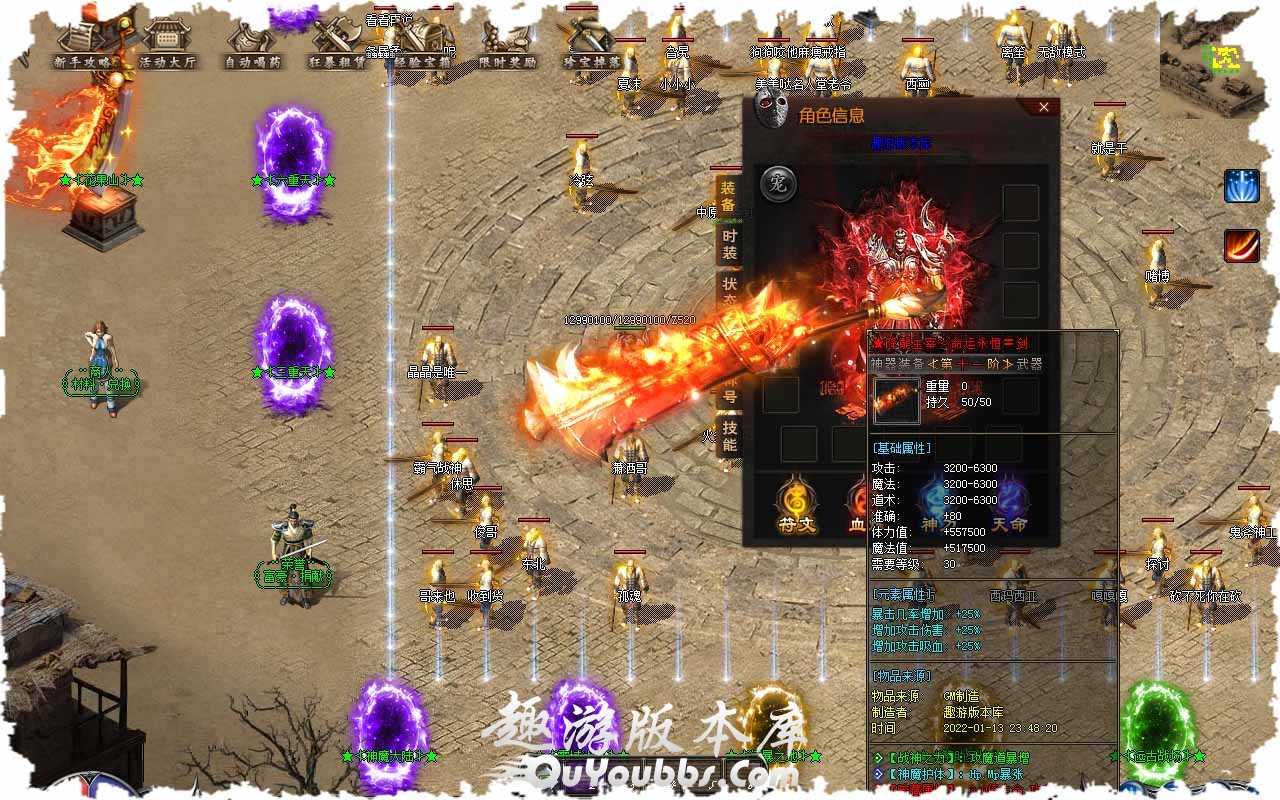Open the 经验宝箱 experience chest
Screen dimensions: 1280x800
pyautogui.click(x=424, y=46)
